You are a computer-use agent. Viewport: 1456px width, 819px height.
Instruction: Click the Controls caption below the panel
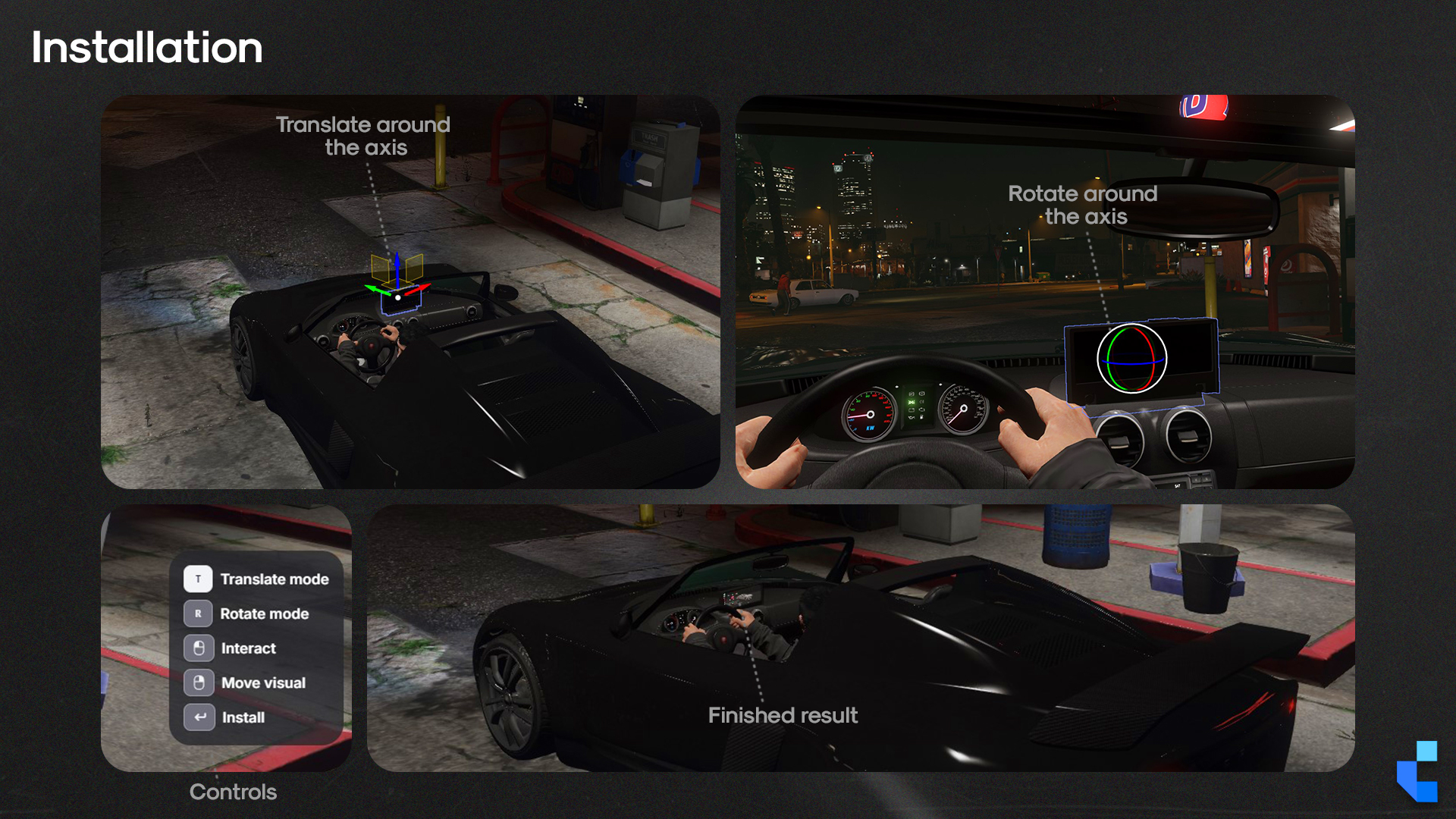tap(233, 792)
